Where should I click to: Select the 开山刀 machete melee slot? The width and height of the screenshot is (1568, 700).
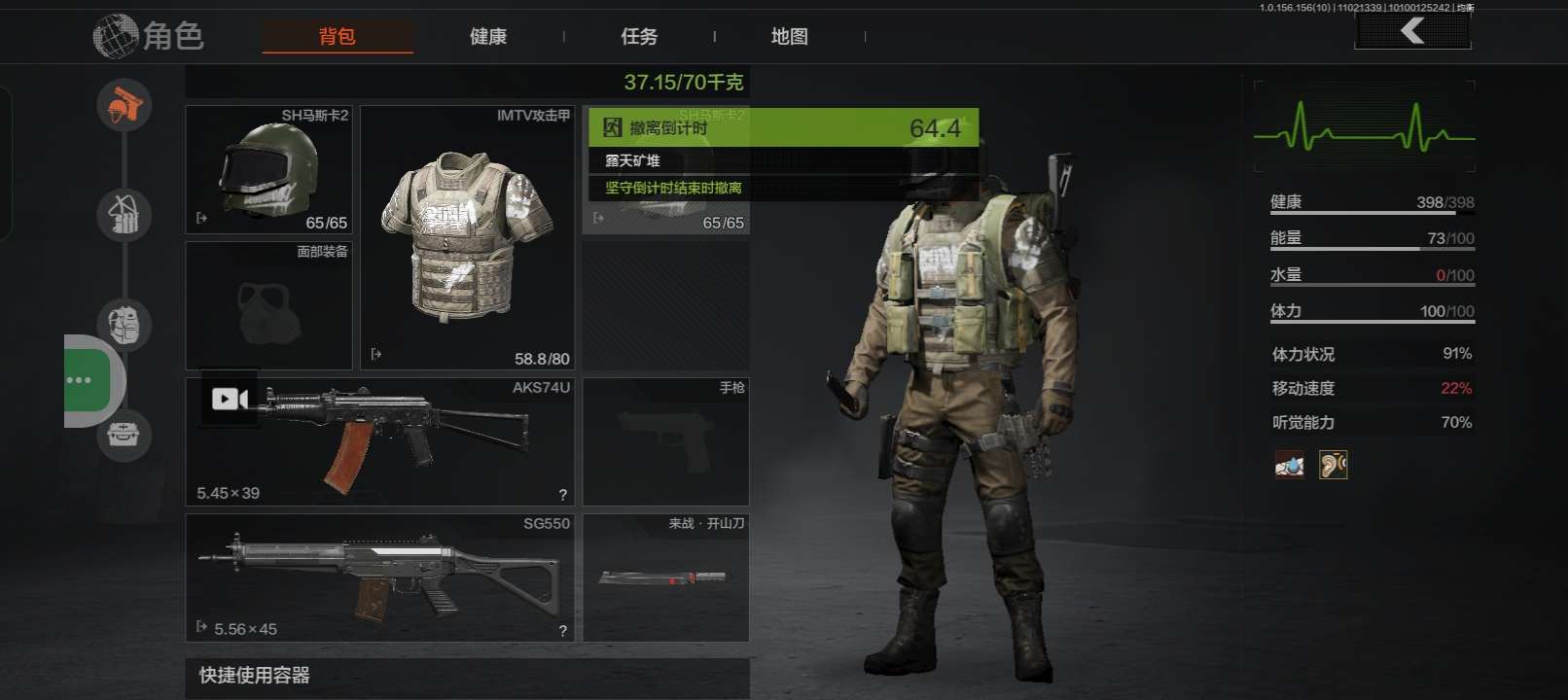click(x=665, y=577)
